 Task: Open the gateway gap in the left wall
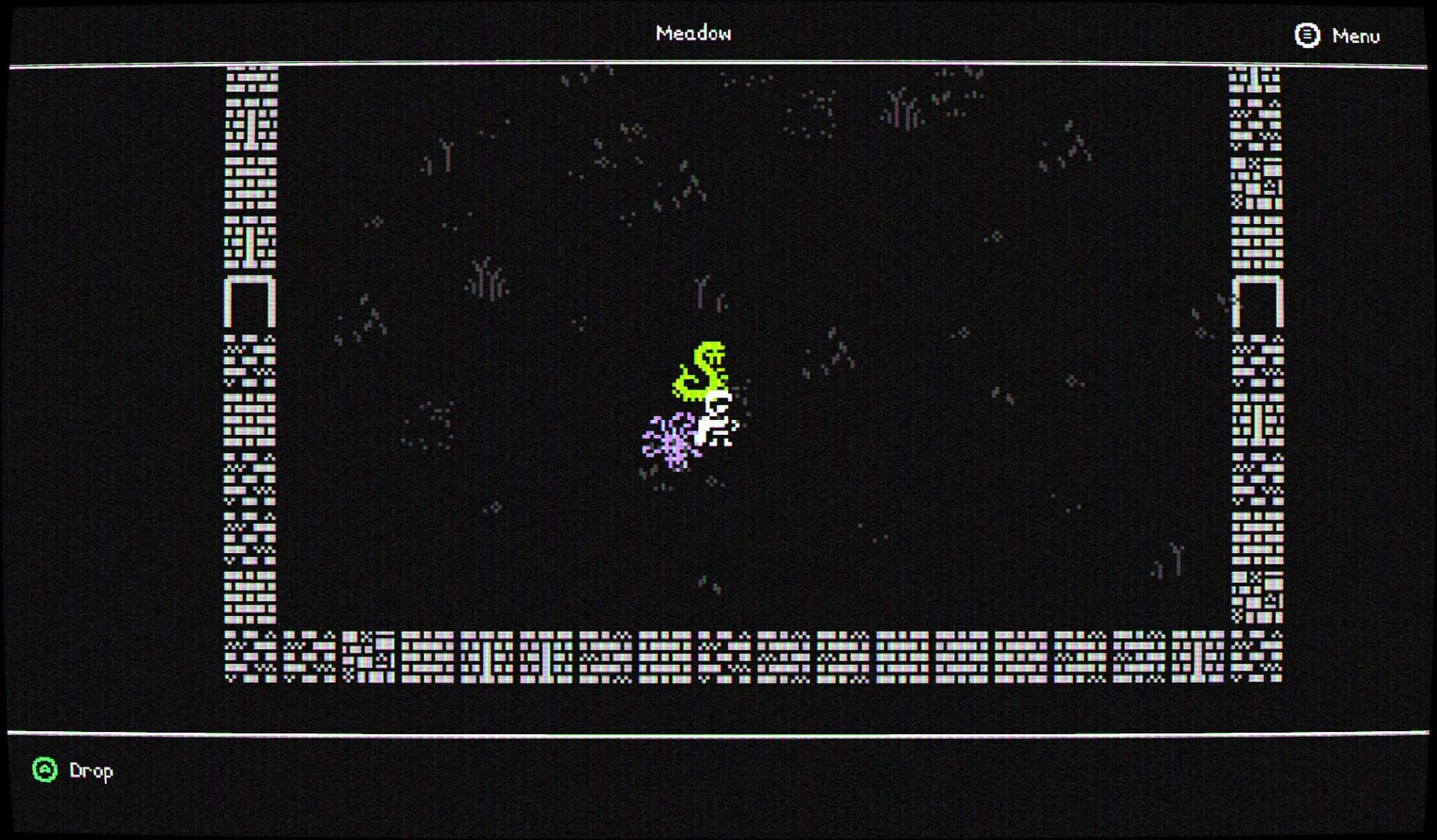tap(251, 303)
